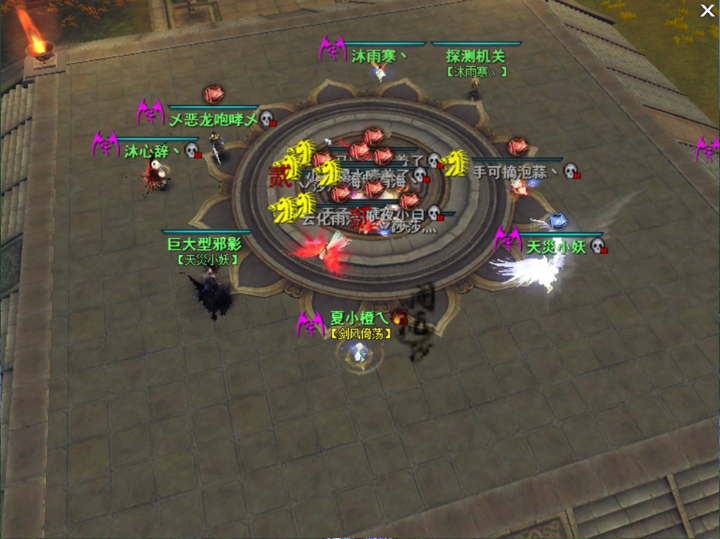The height and width of the screenshot is (539, 720).
Task: Close the viewer with the X button
Action: 707,12
